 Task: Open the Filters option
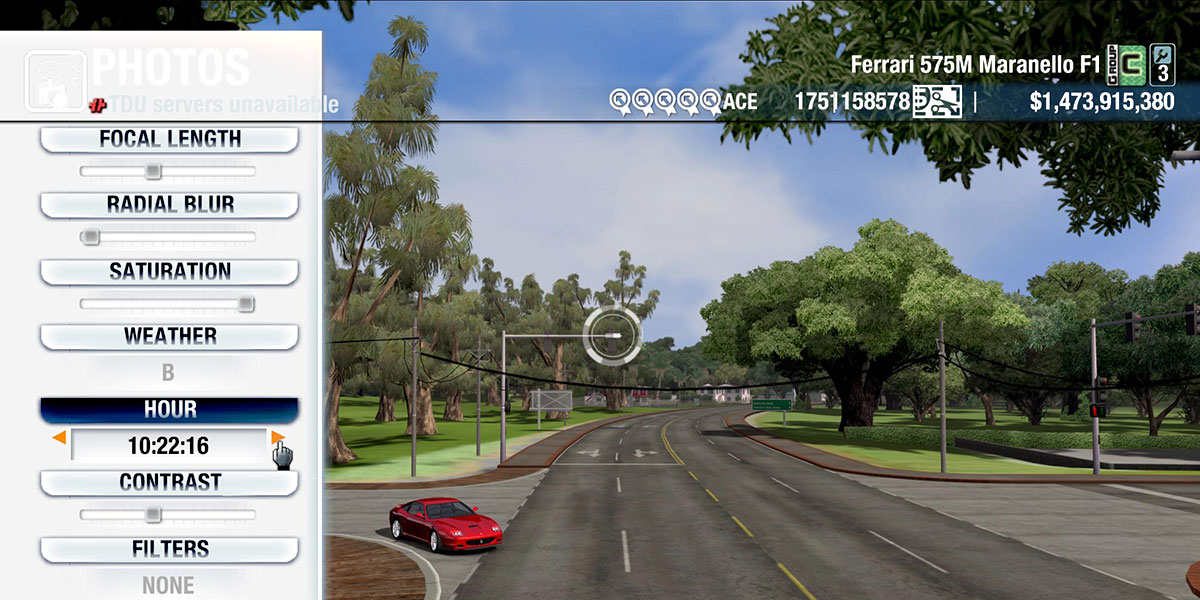169,549
